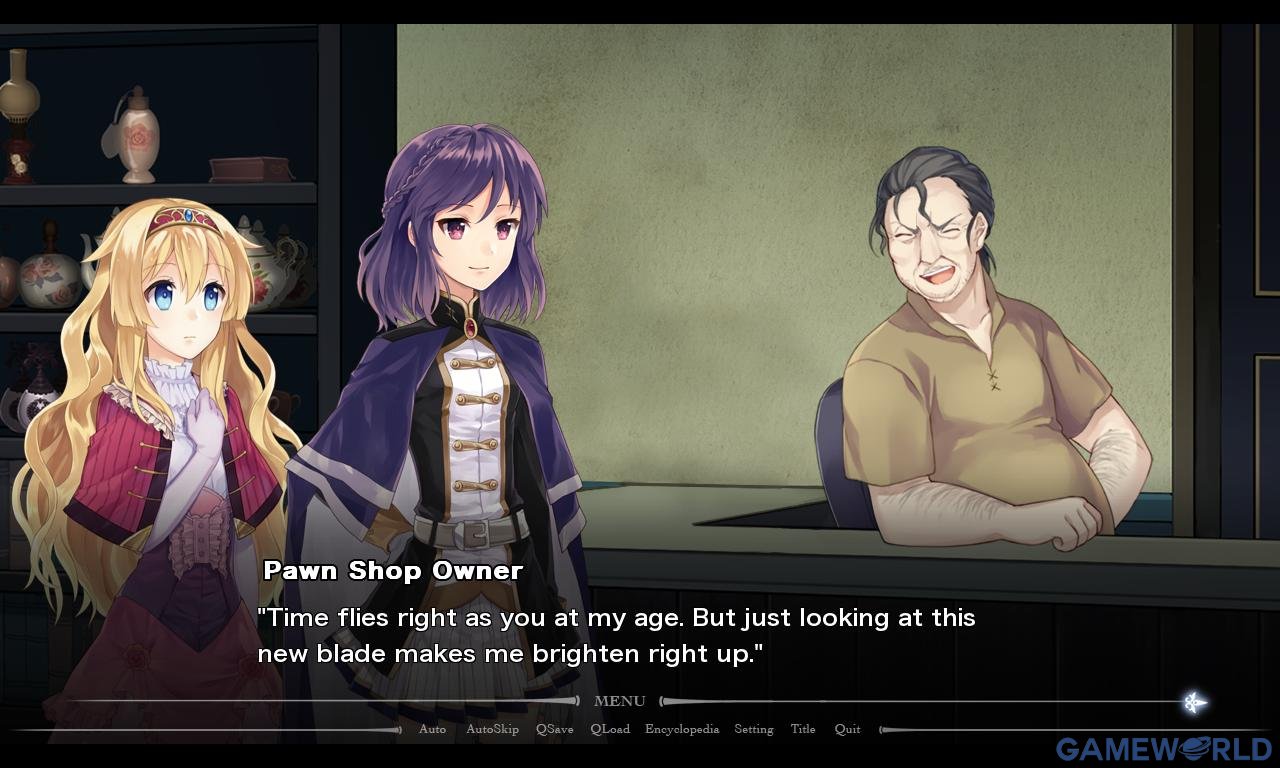Viewport: 1280px width, 768px height.
Task: Quick load with QLoad
Action: pyautogui.click(x=610, y=729)
